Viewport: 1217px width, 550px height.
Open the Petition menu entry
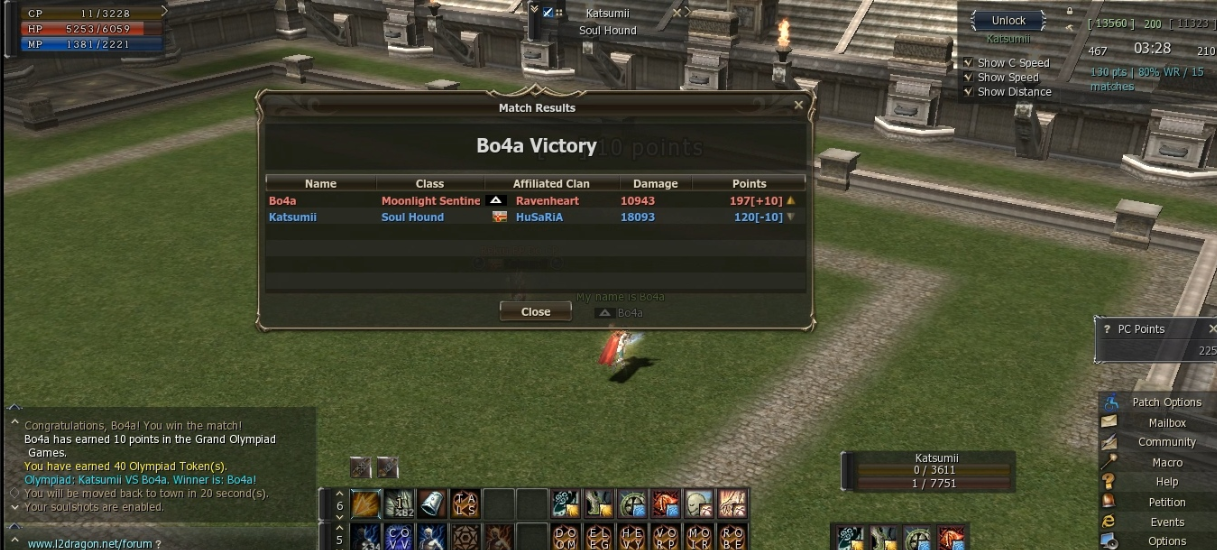1166,503
